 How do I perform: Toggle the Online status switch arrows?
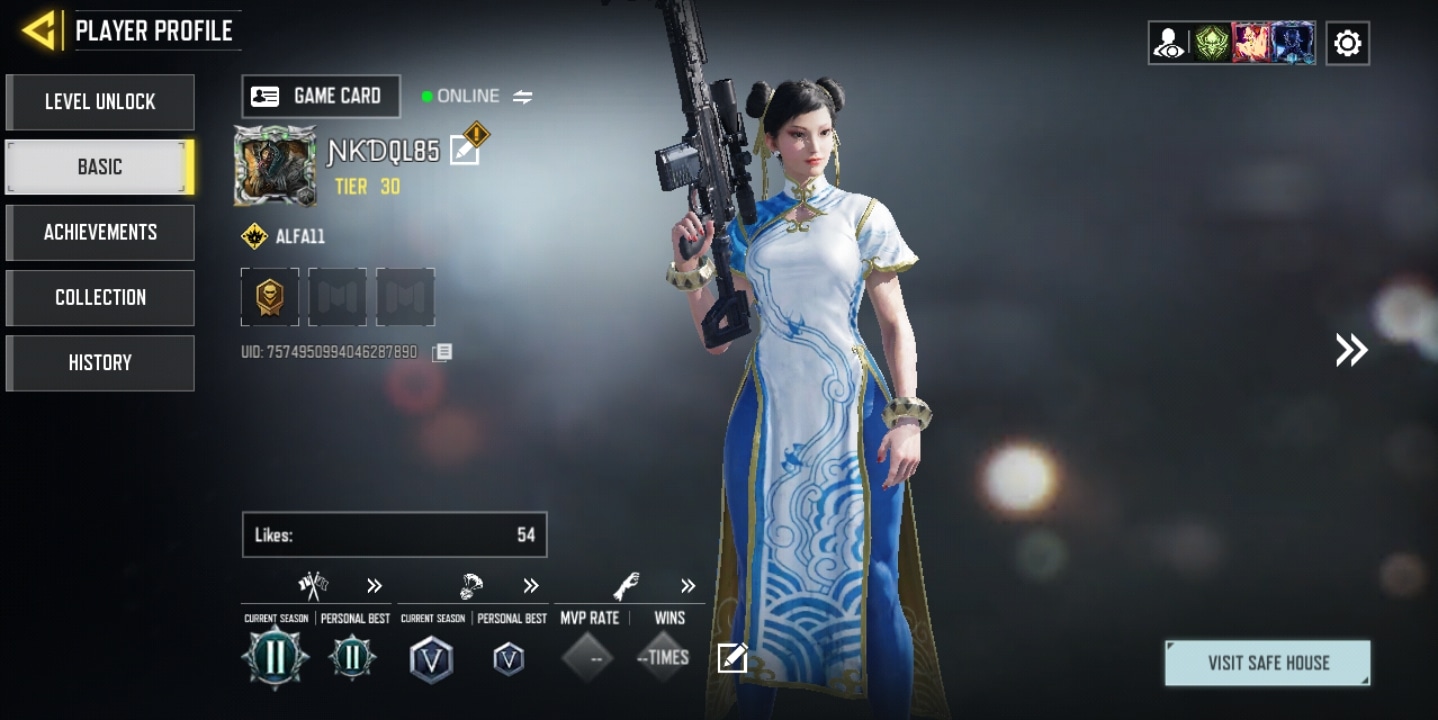click(523, 97)
